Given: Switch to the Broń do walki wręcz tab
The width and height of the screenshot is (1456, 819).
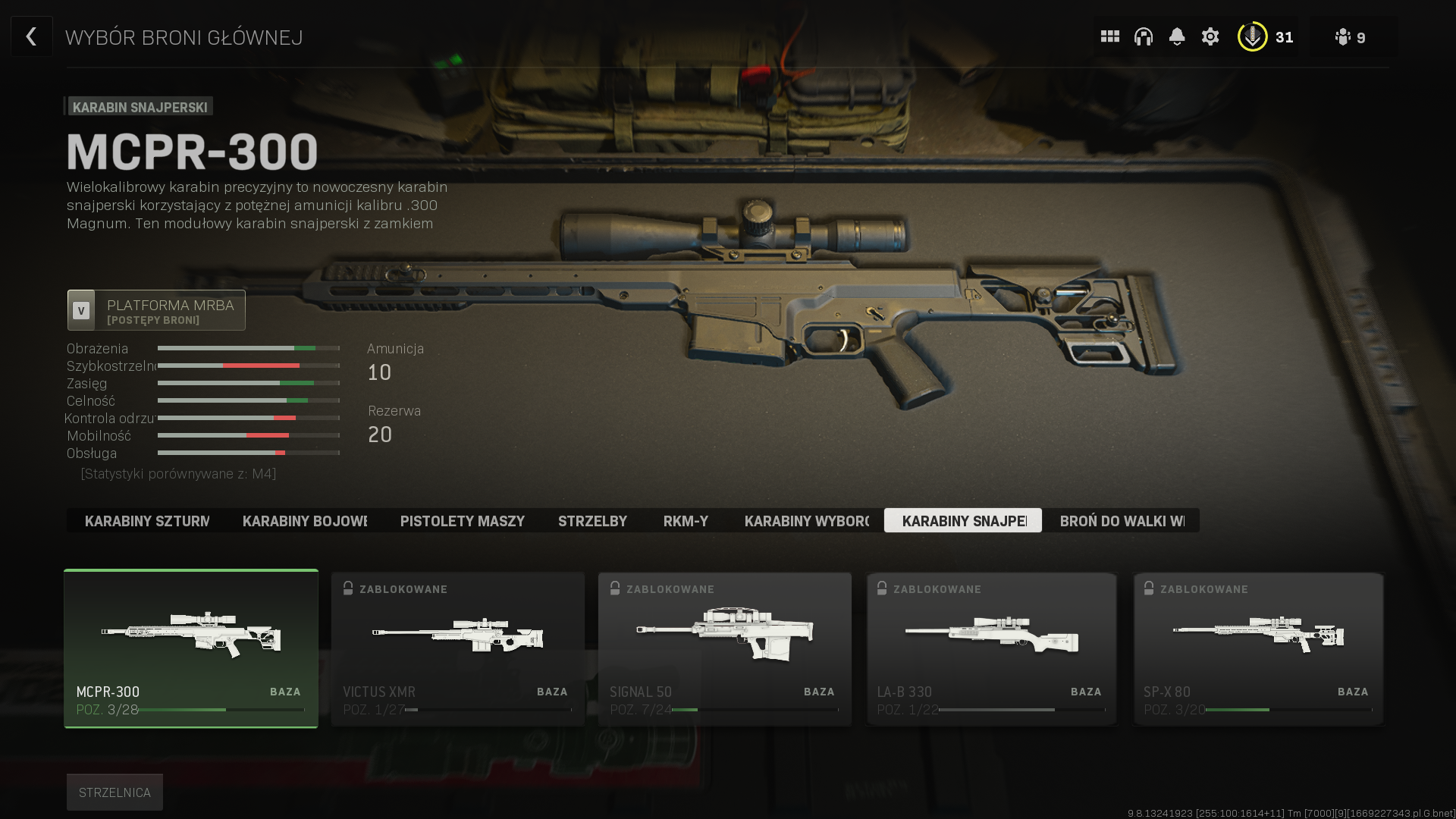Looking at the screenshot, I should coord(1121,521).
